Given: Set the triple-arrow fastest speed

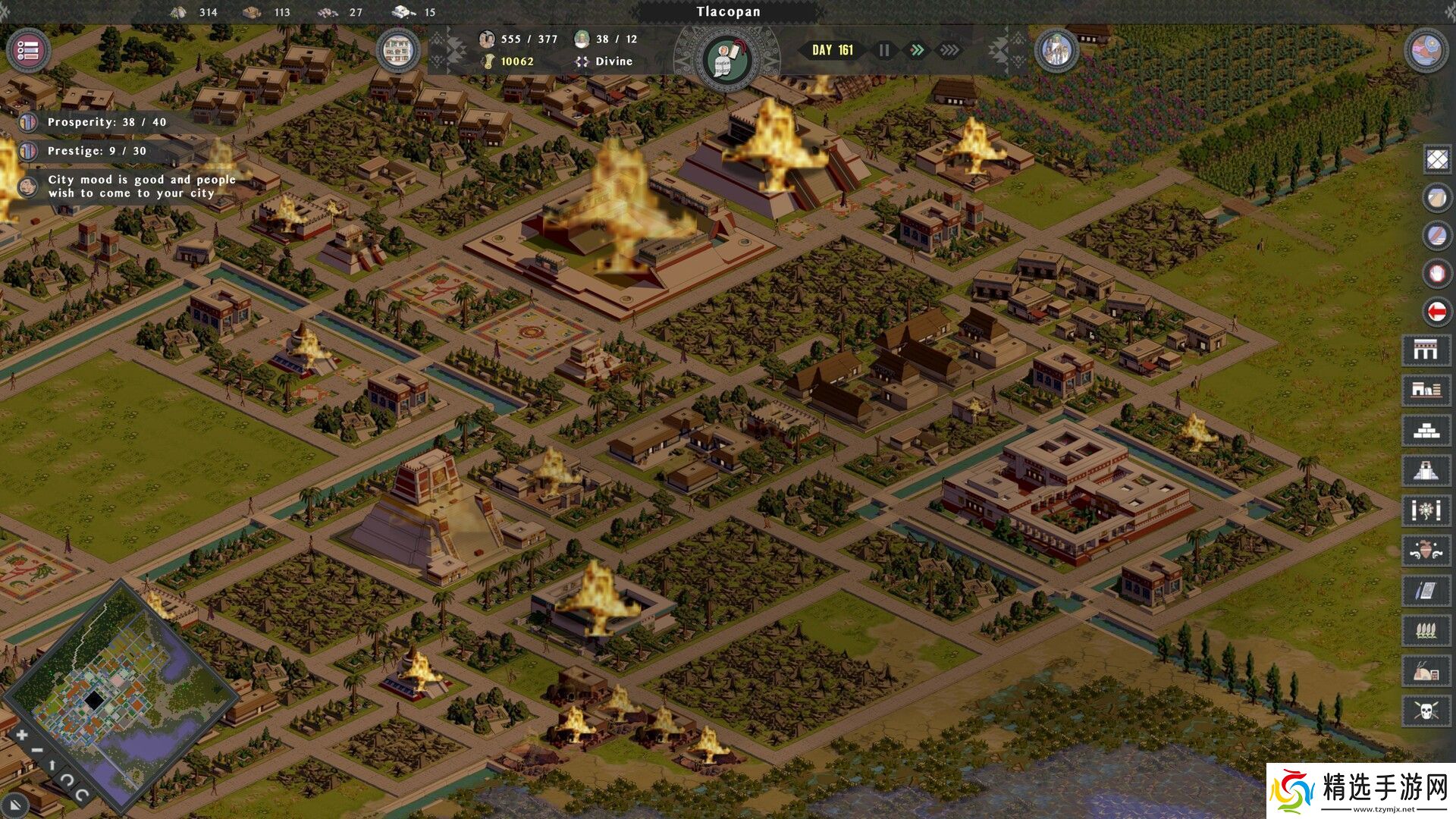Looking at the screenshot, I should (x=949, y=50).
